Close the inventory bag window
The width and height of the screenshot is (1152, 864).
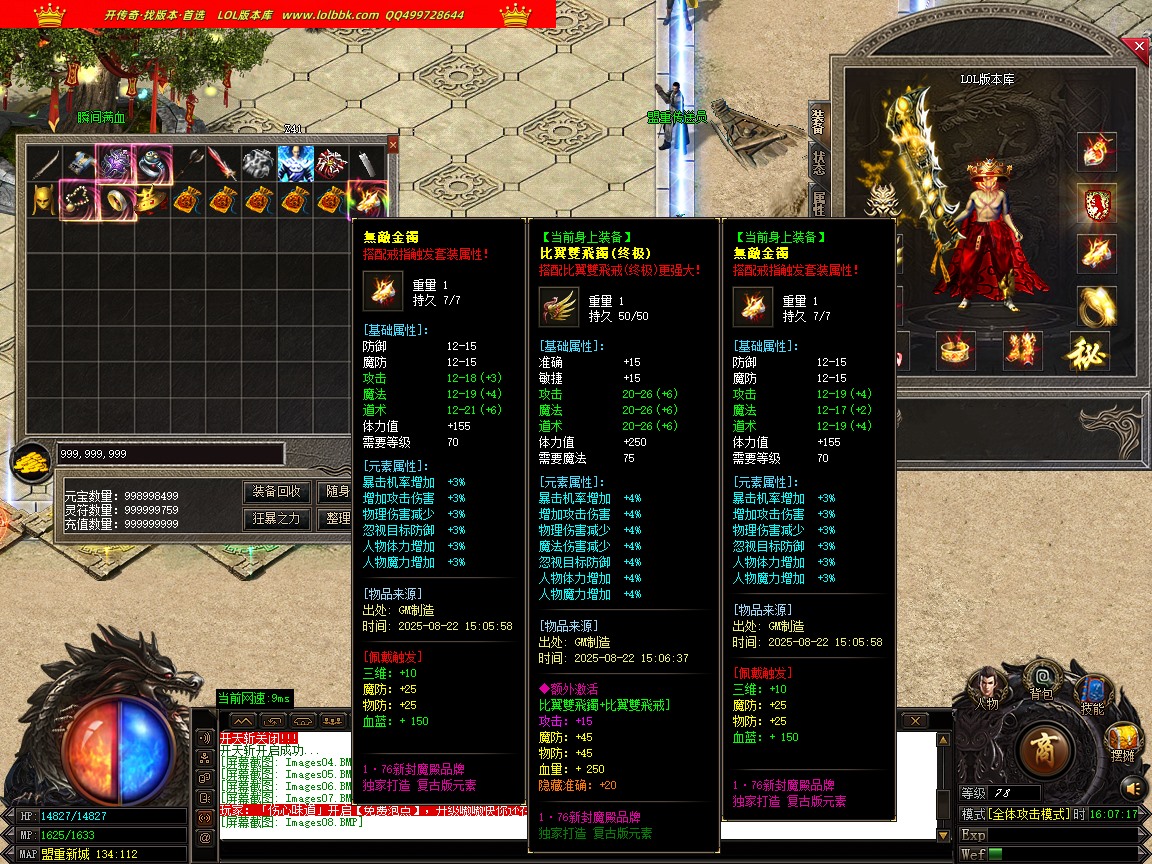point(392,145)
